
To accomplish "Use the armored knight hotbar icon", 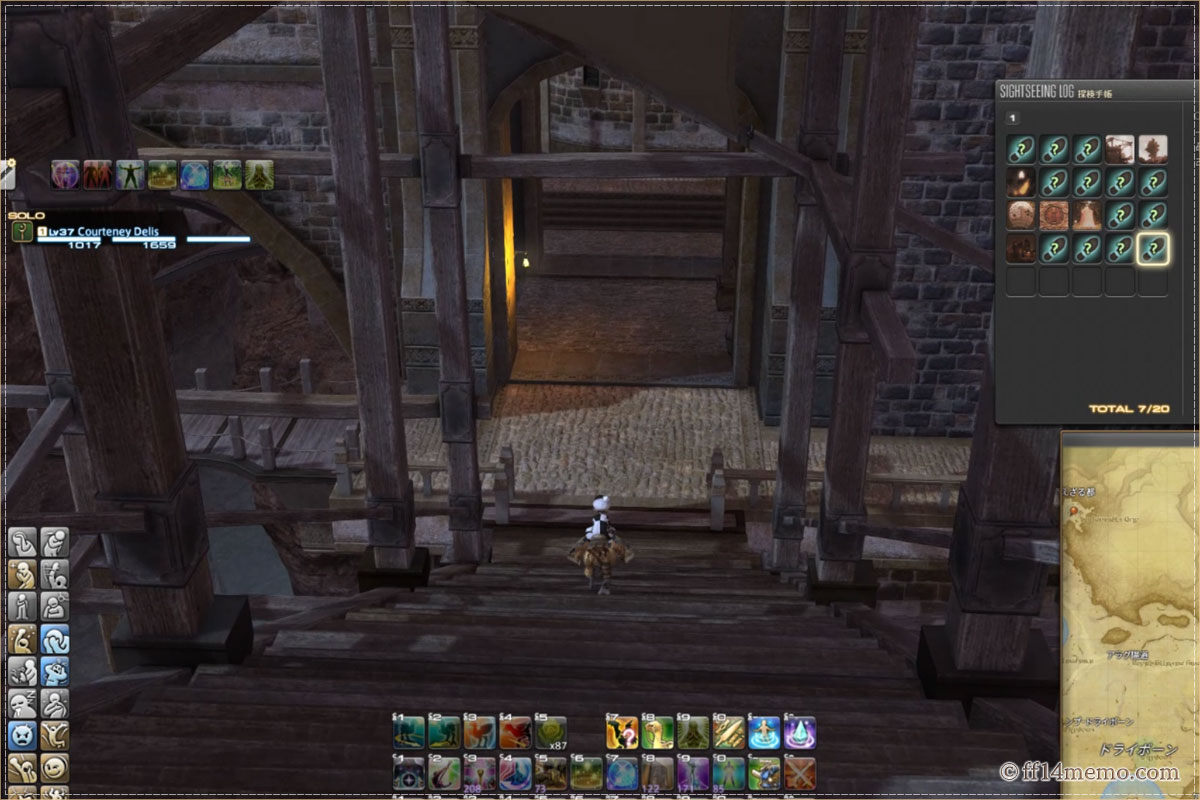I will [x=764, y=772].
